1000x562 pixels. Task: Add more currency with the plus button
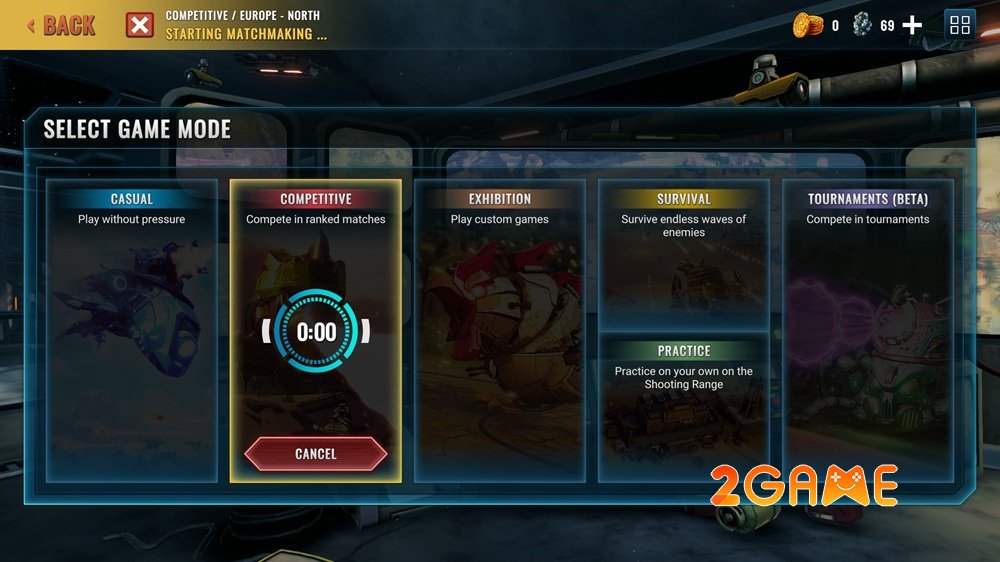912,26
